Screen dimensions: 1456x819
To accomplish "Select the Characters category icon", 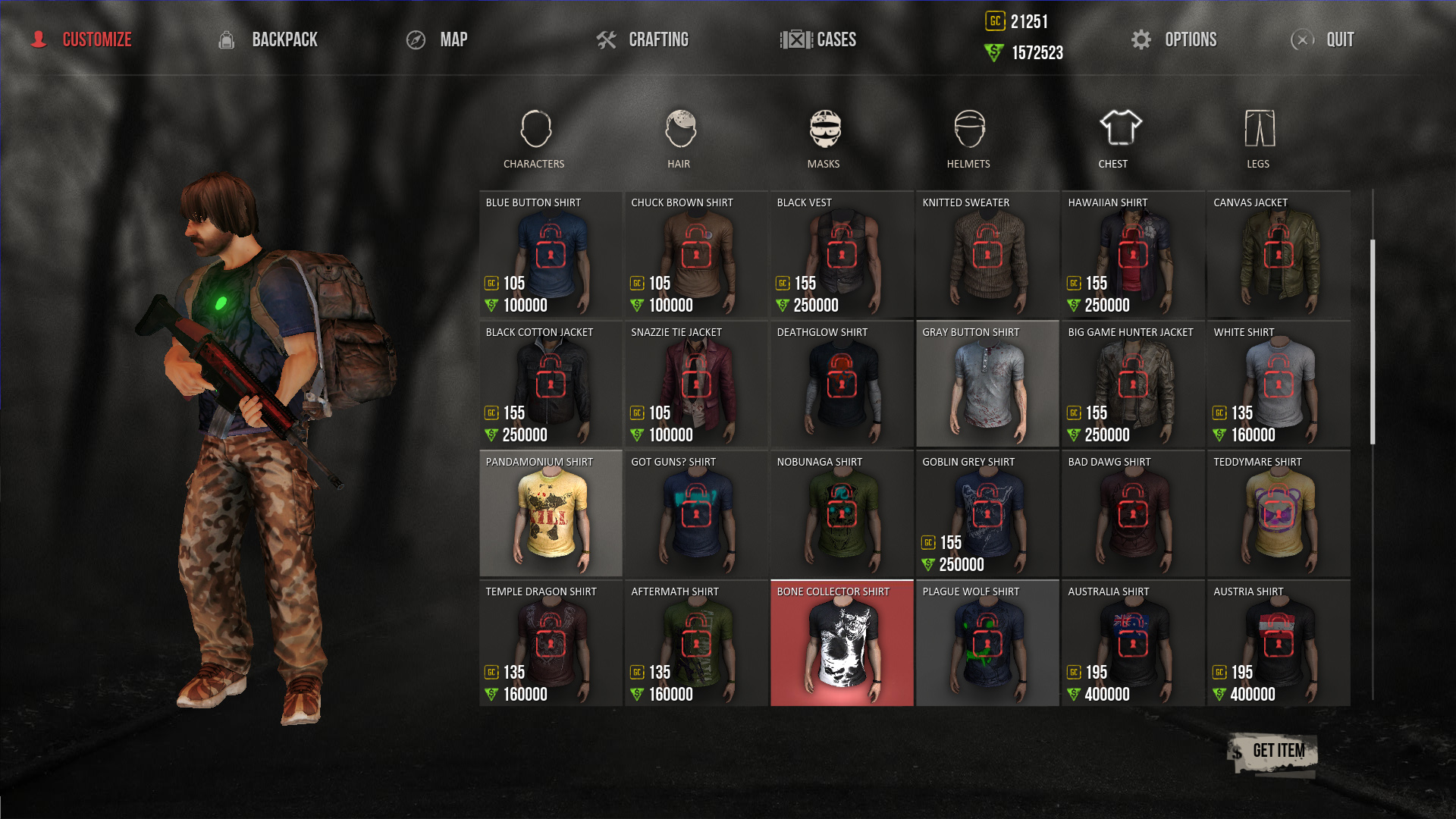I will (534, 129).
